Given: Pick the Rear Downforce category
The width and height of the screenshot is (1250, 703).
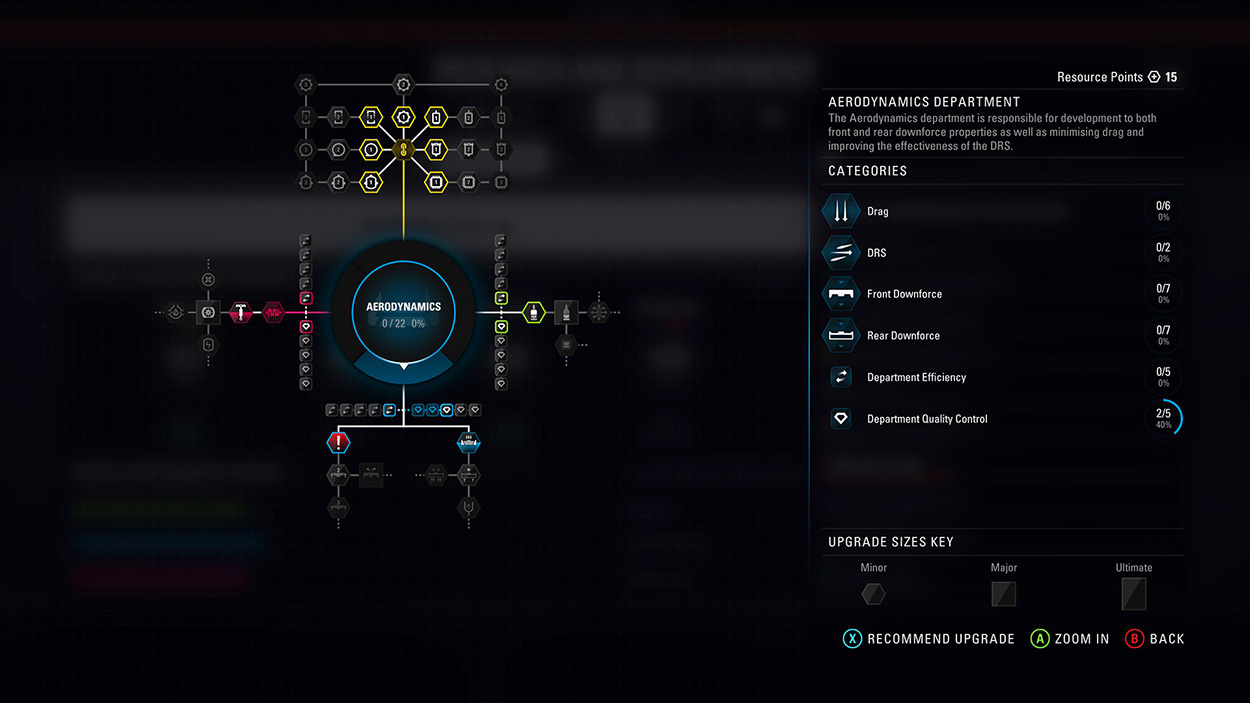Looking at the screenshot, I should point(903,336).
